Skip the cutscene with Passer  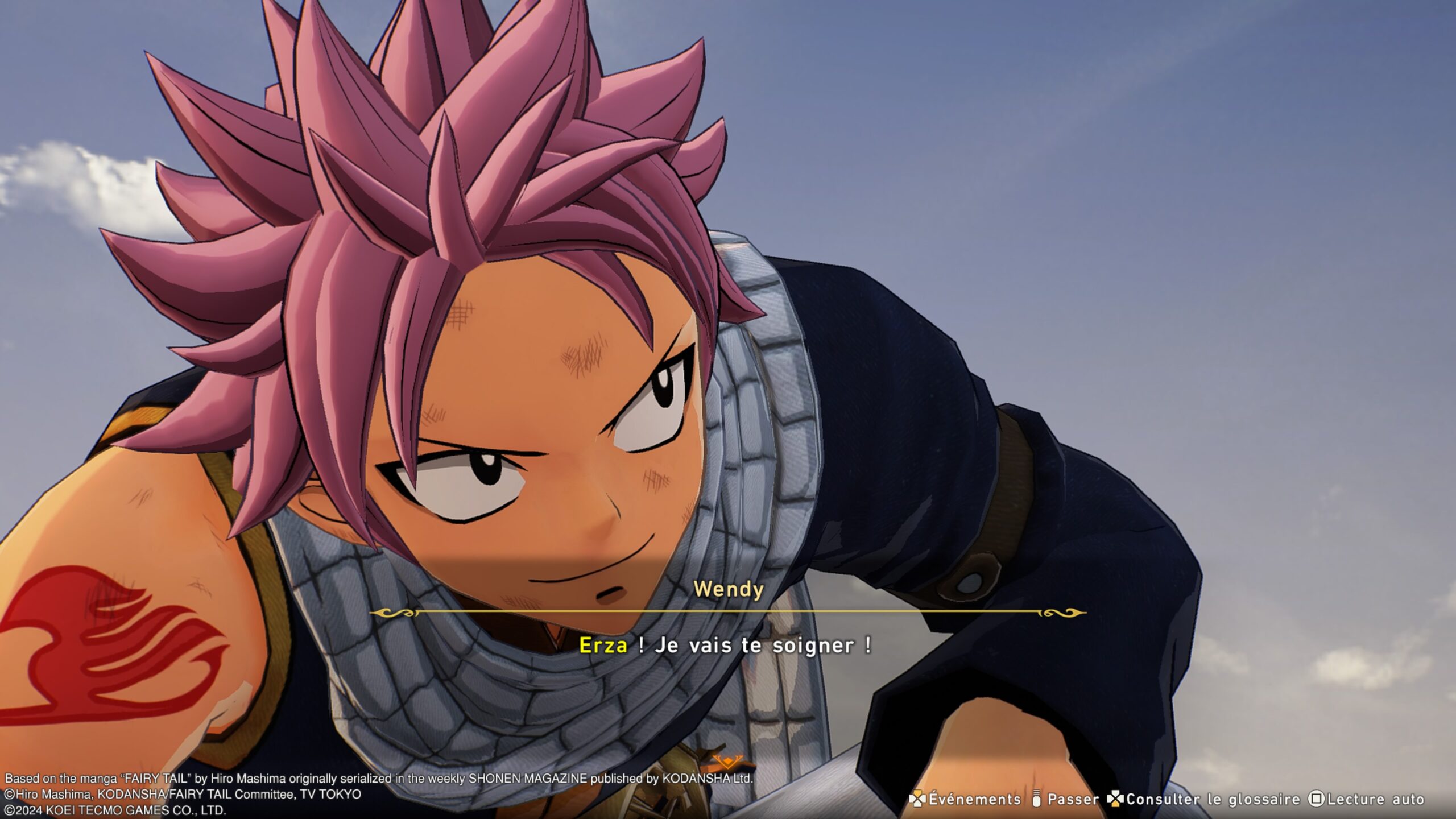(x=1066, y=799)
